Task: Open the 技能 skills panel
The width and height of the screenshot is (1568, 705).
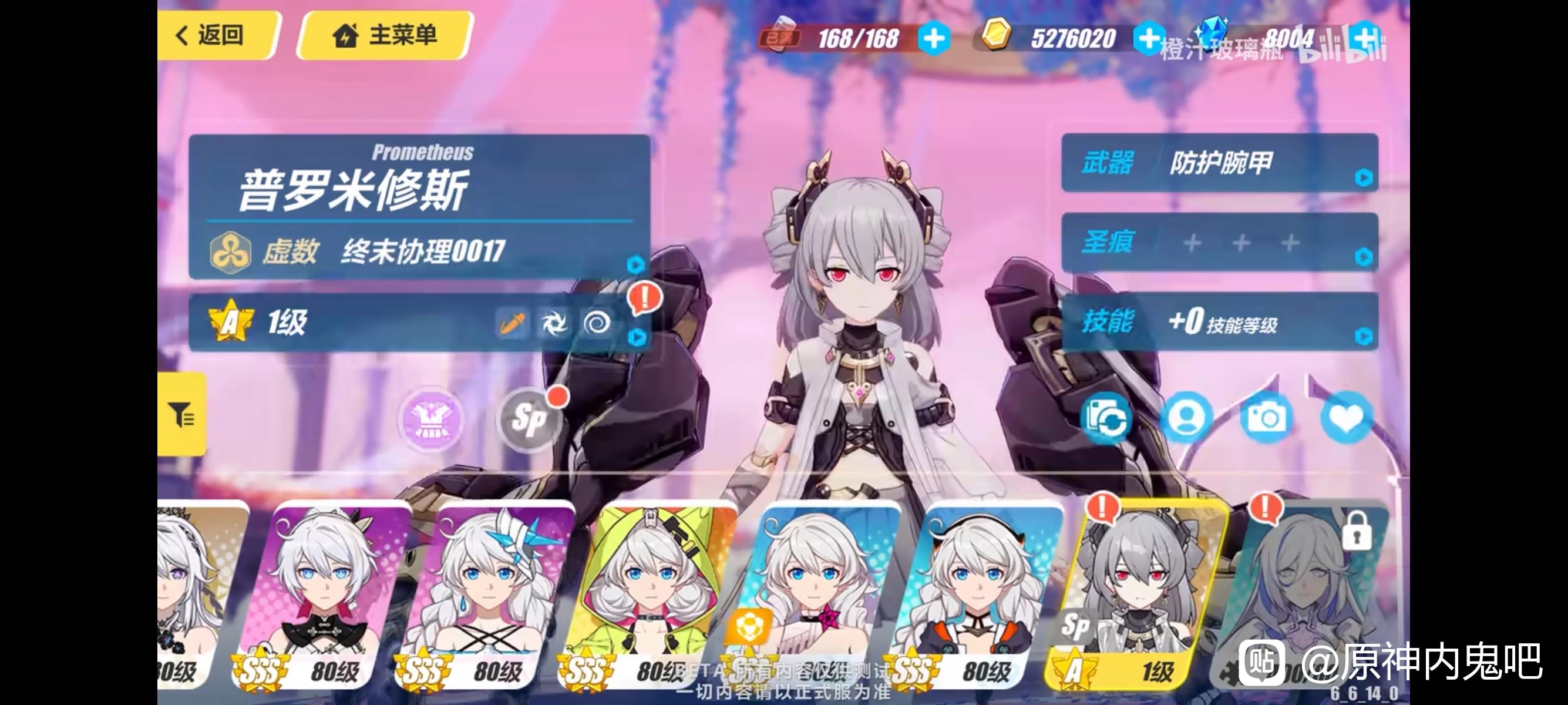Action: click(1219, 321)
